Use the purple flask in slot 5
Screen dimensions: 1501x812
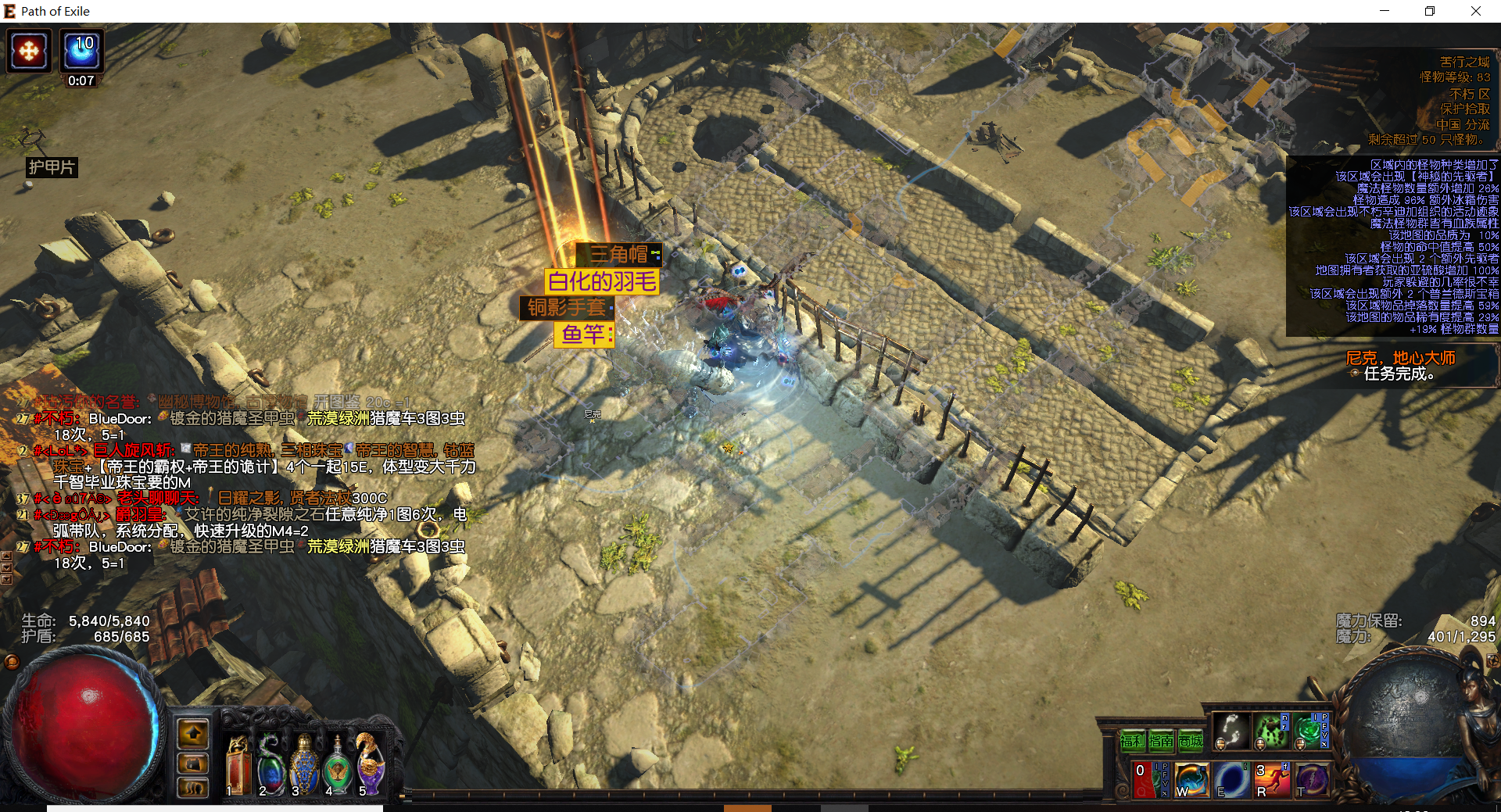pyautogui.click(x=369, y=766)
